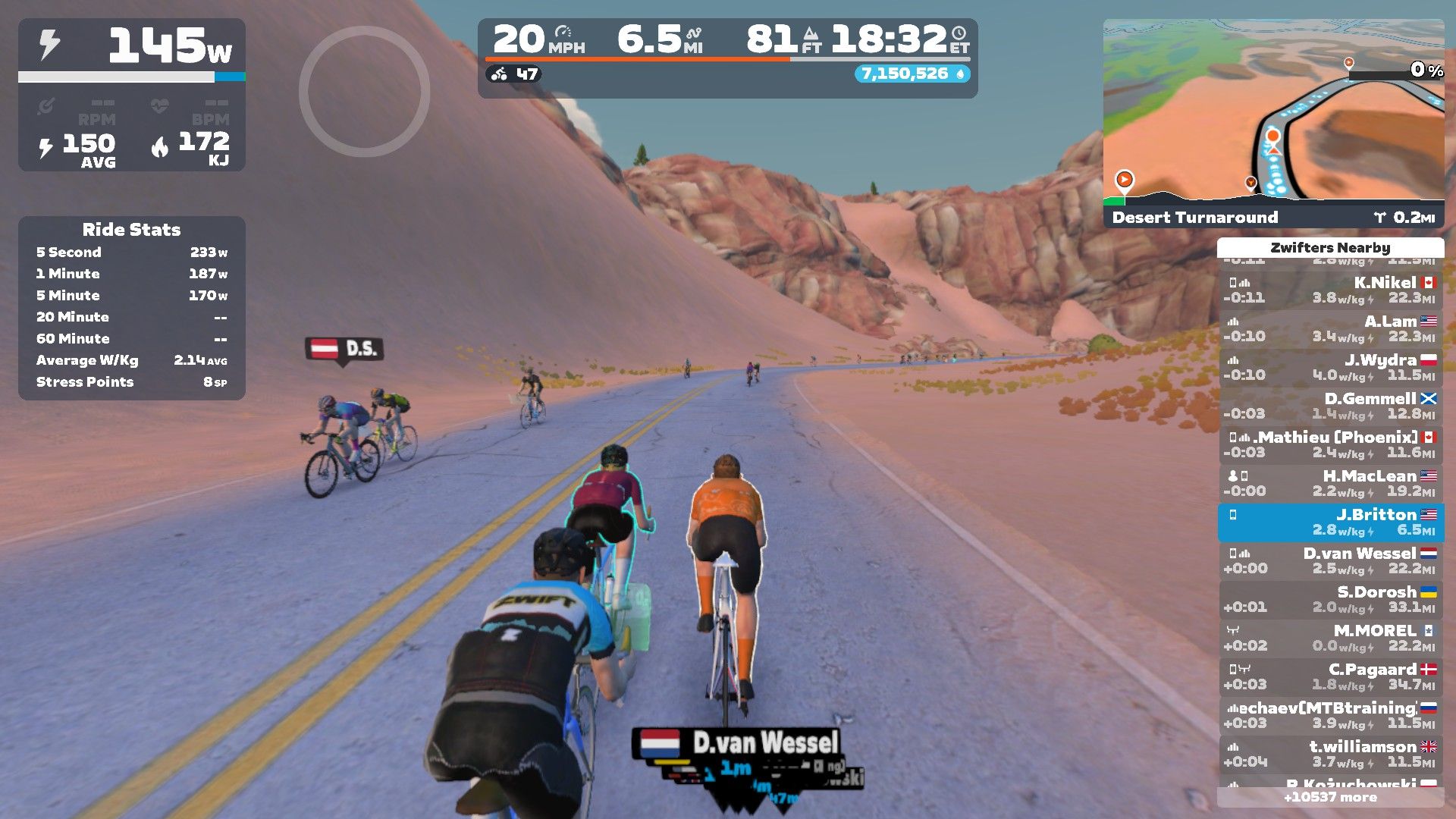
Task: Click the D.van Wessel rider name tag
Action: 738,743
